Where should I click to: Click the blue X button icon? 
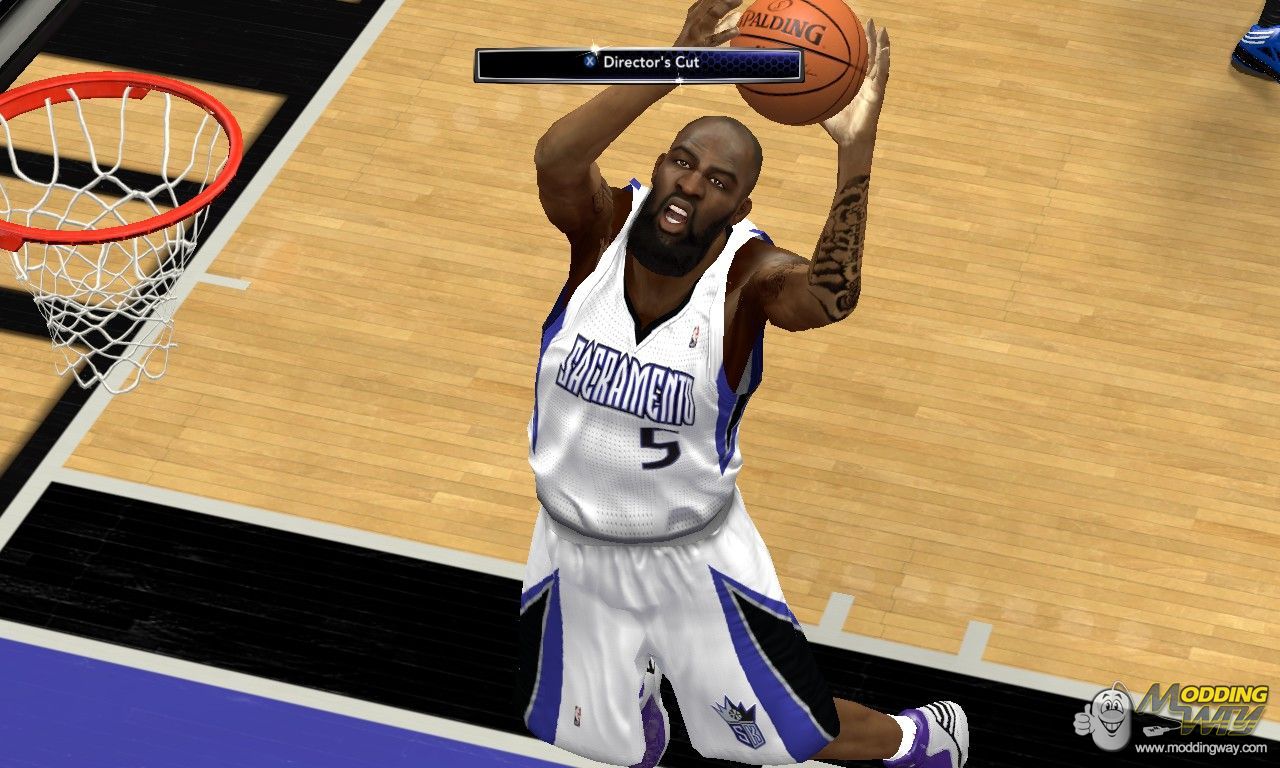pos(588,60)
